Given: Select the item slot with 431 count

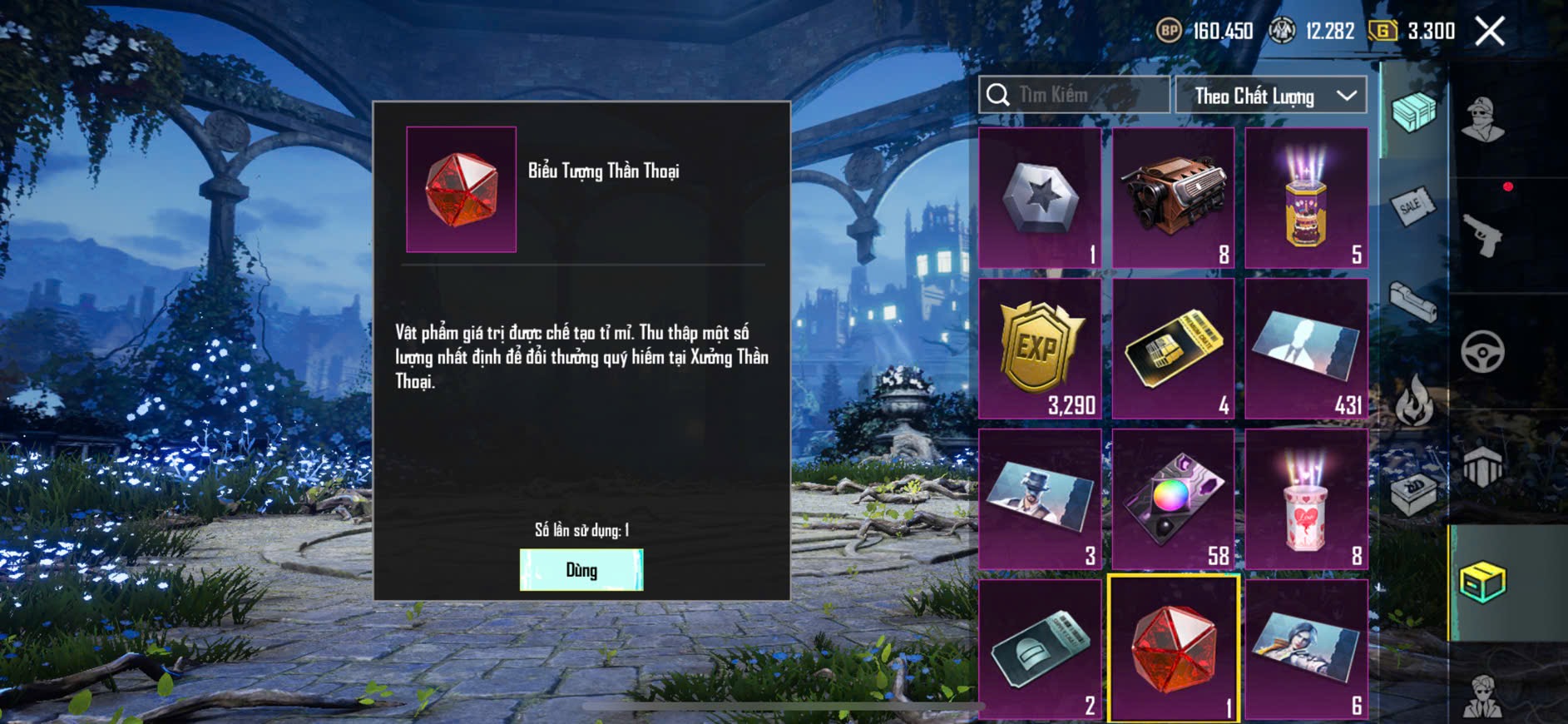Looking at the screenshot, I should pos(1306,349).
